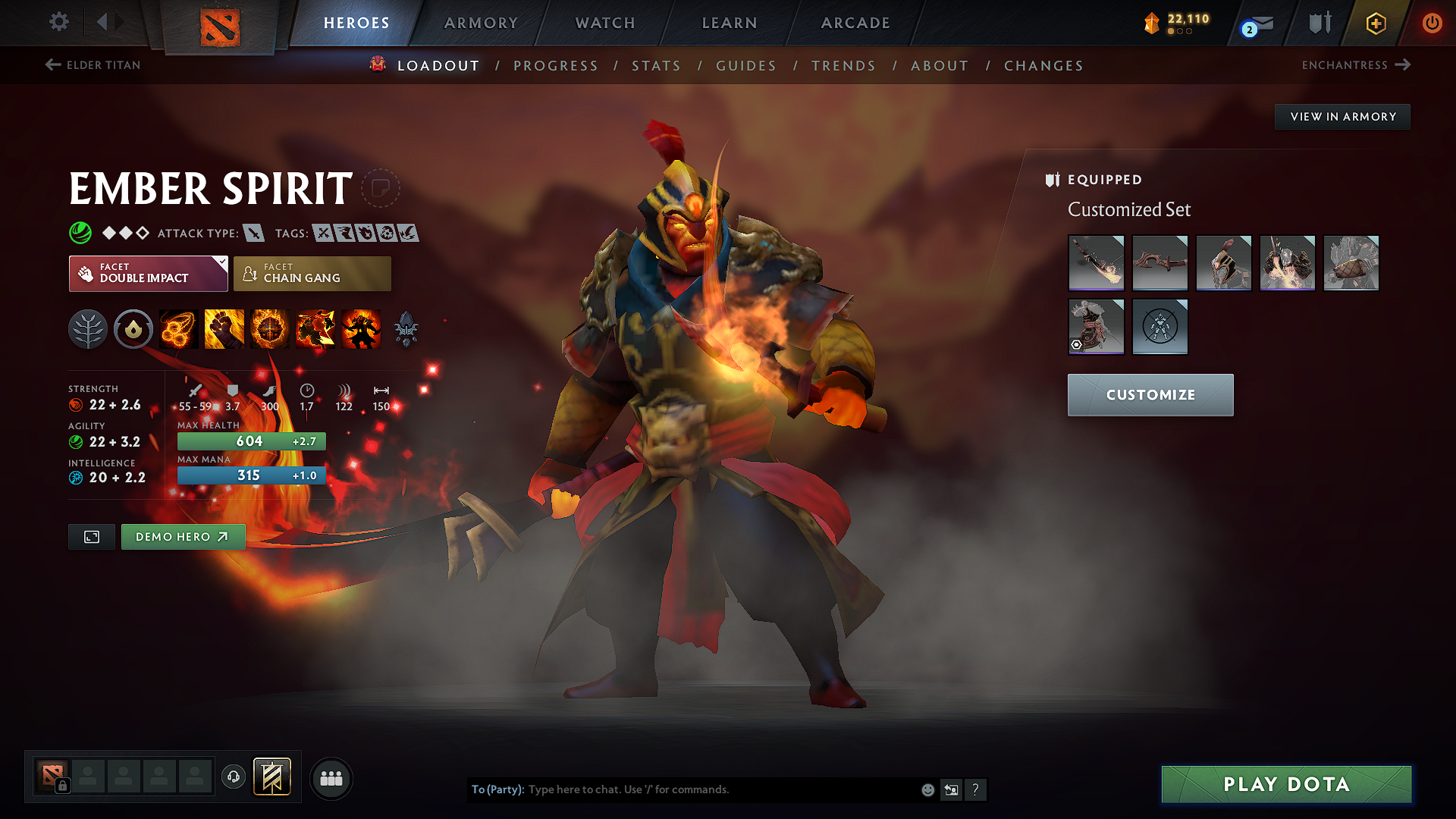The width and height of the screenshot is (1456, 819).
Task: Open the settings gear icon
Action: (x=58, y=23)
